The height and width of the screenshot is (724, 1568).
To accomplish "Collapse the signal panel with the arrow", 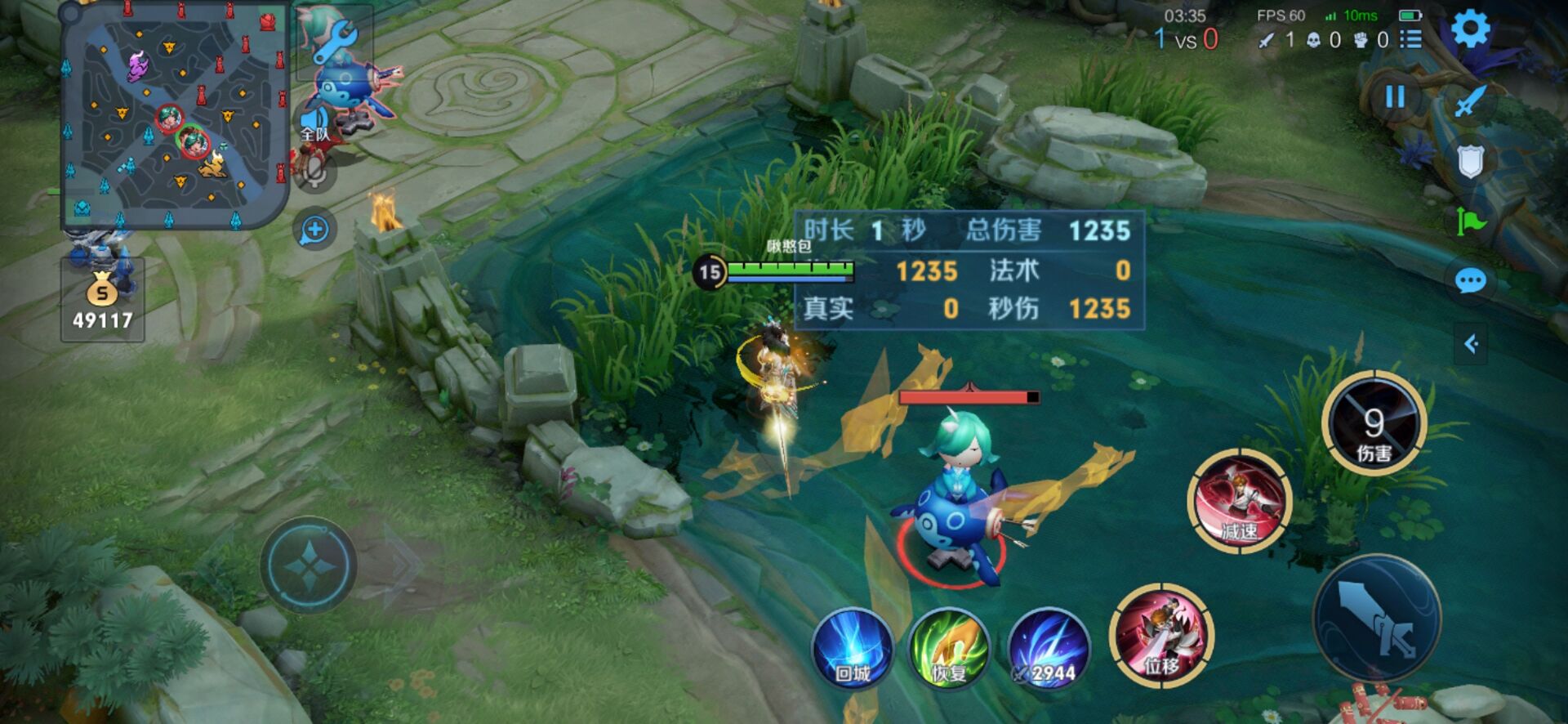I will click(1471, 344).
